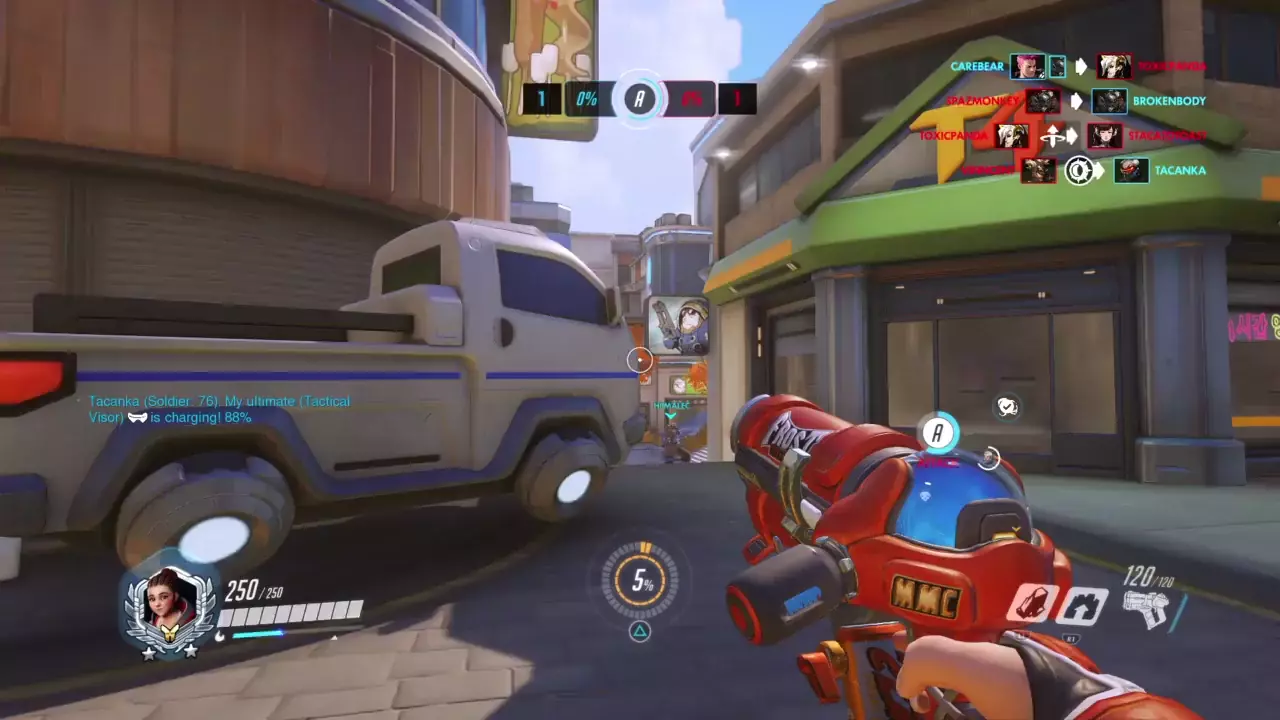Select the objective A indicator in the score bar
1280x720 pixels.
pos(640,98)
